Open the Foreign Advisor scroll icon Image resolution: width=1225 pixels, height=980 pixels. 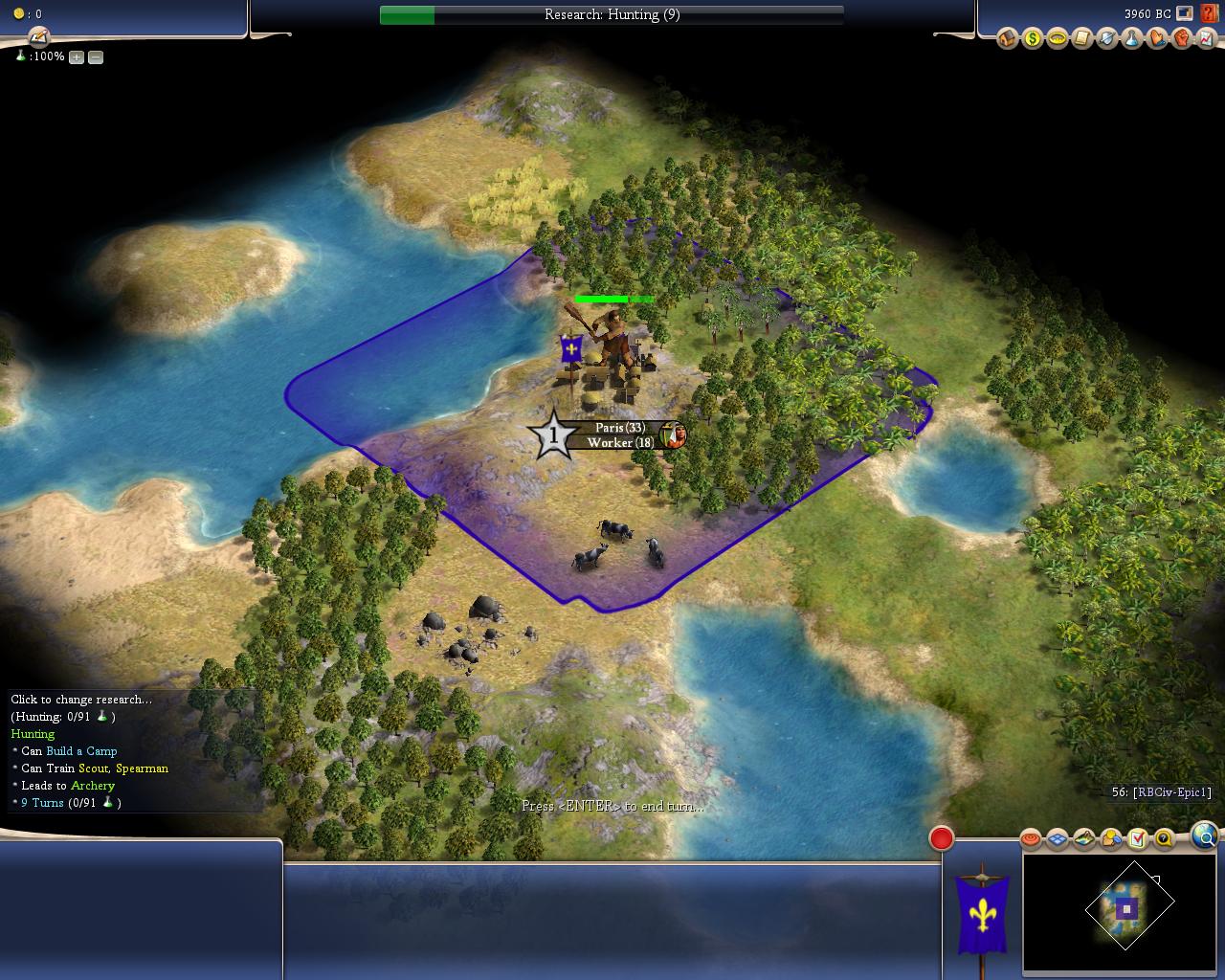pyautogui.click(x=1081, y=38)
